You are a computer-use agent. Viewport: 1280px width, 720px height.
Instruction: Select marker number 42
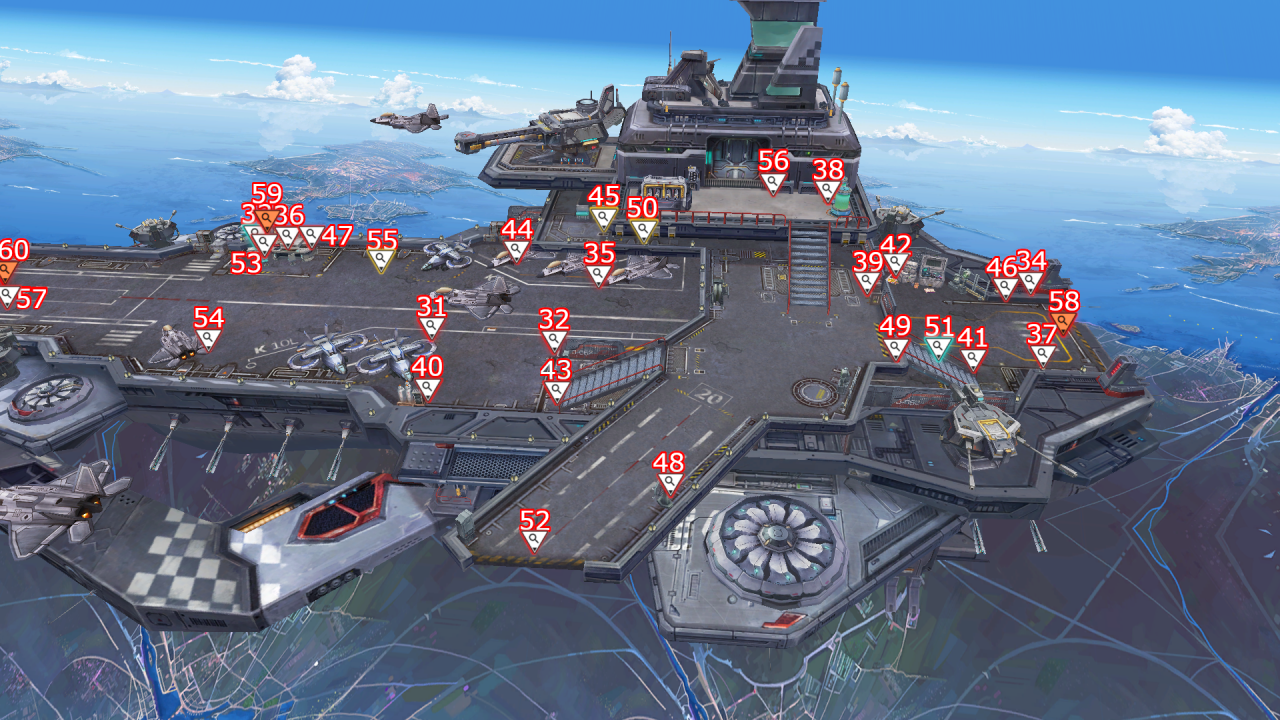tap(896, 265)
